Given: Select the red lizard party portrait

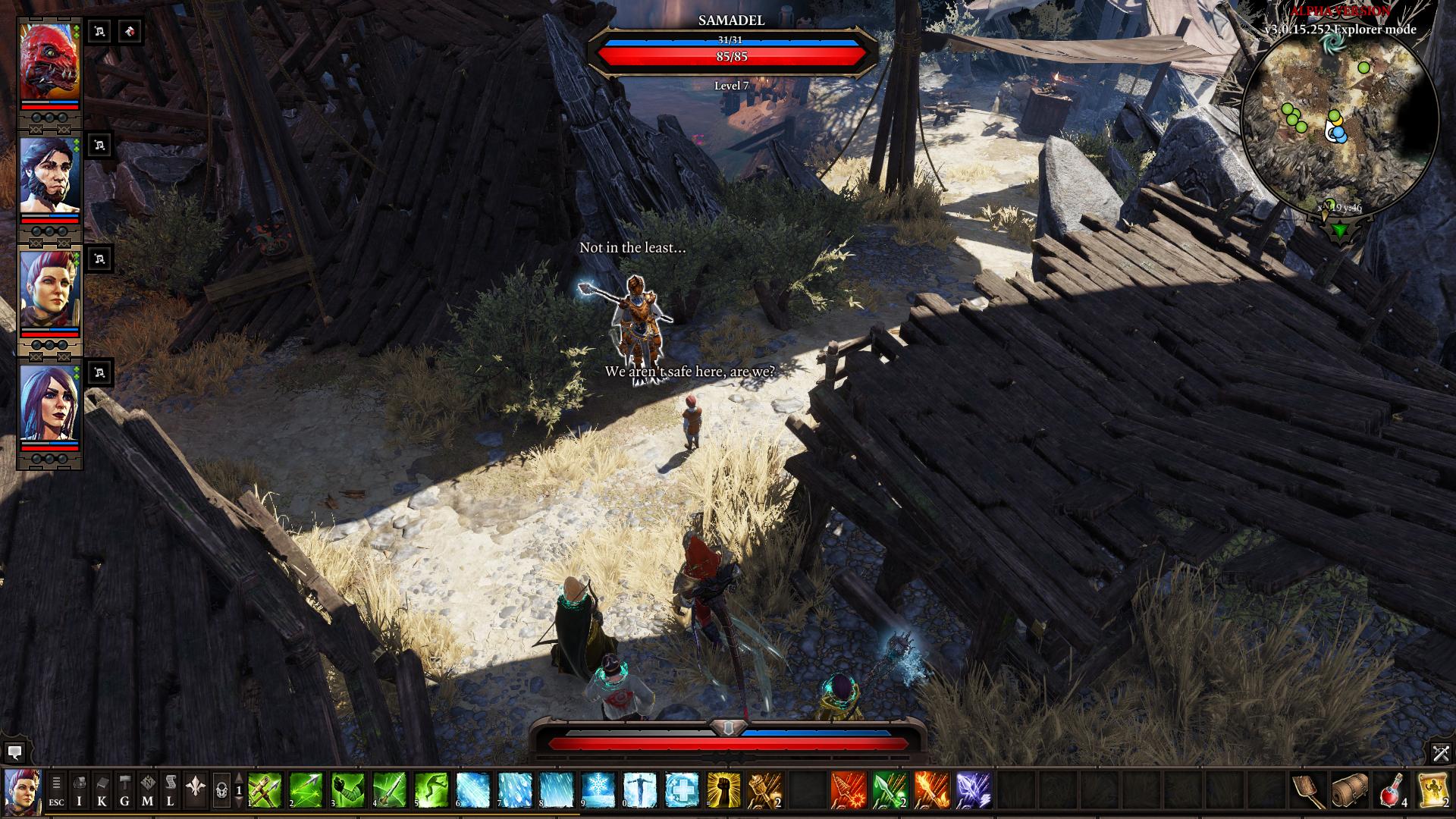Looking at the screenshot, I should click(49, 61).
